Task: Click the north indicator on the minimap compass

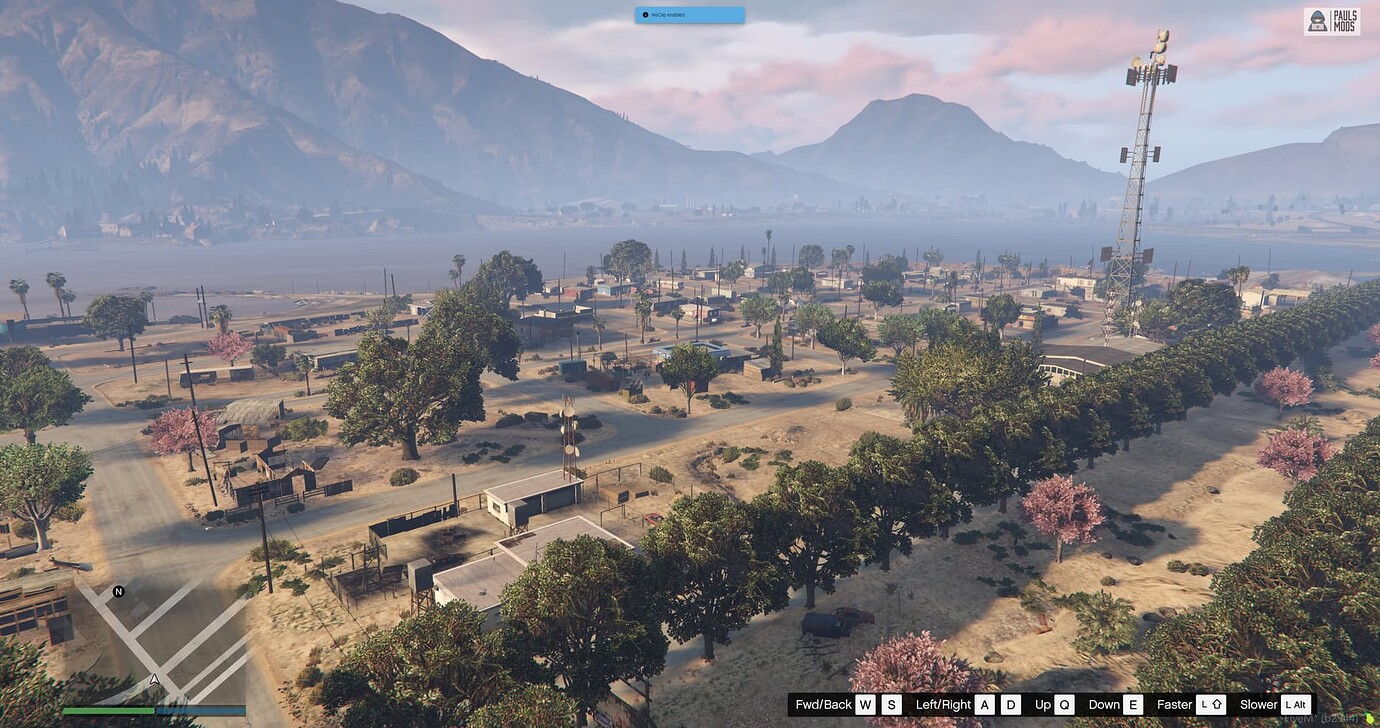Action: coord(115,592)
